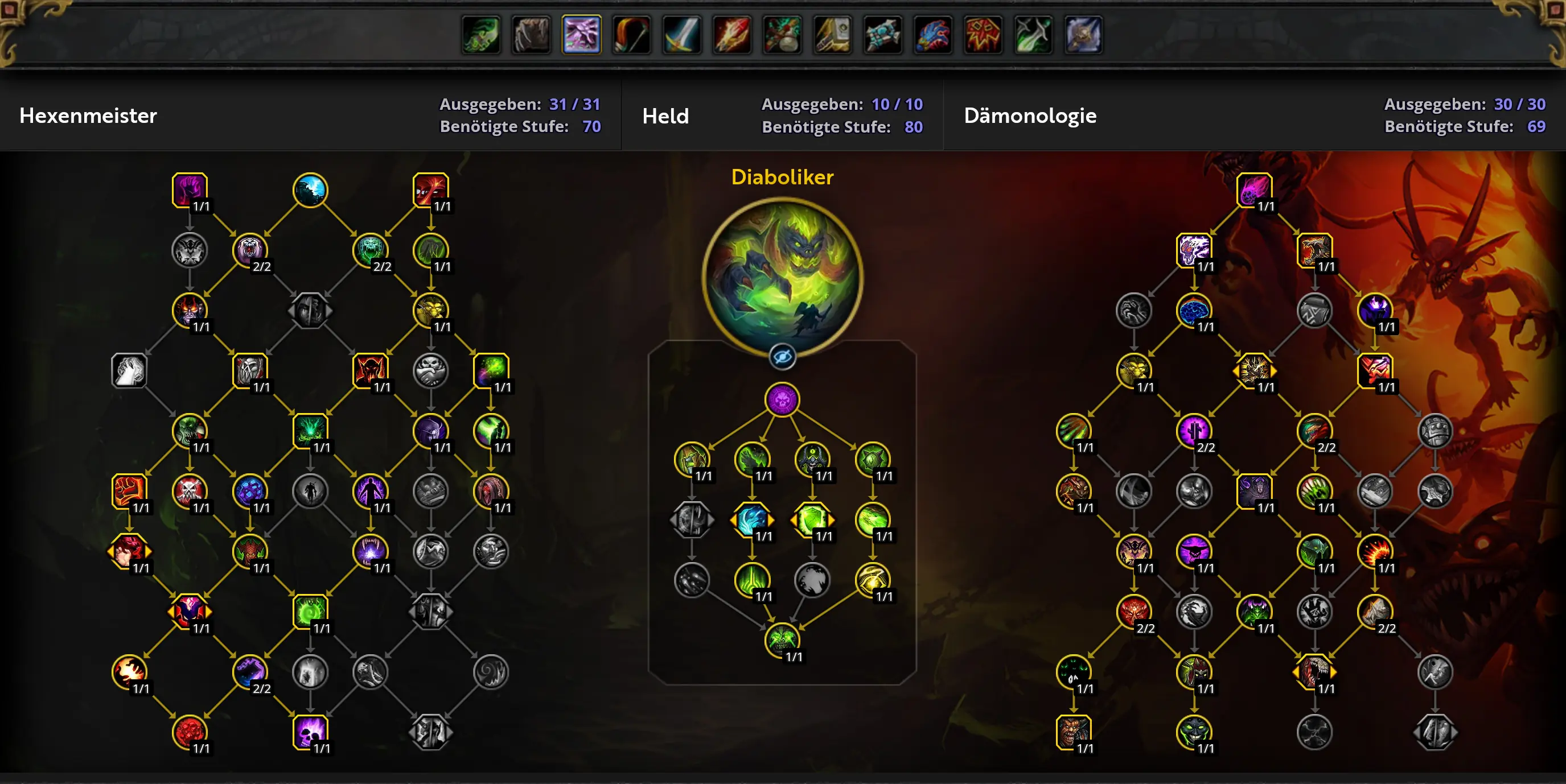Choose the blue brain talent in Dämonologie tree
This screenshot has height=784, width=1566.
coord(1194,311)
